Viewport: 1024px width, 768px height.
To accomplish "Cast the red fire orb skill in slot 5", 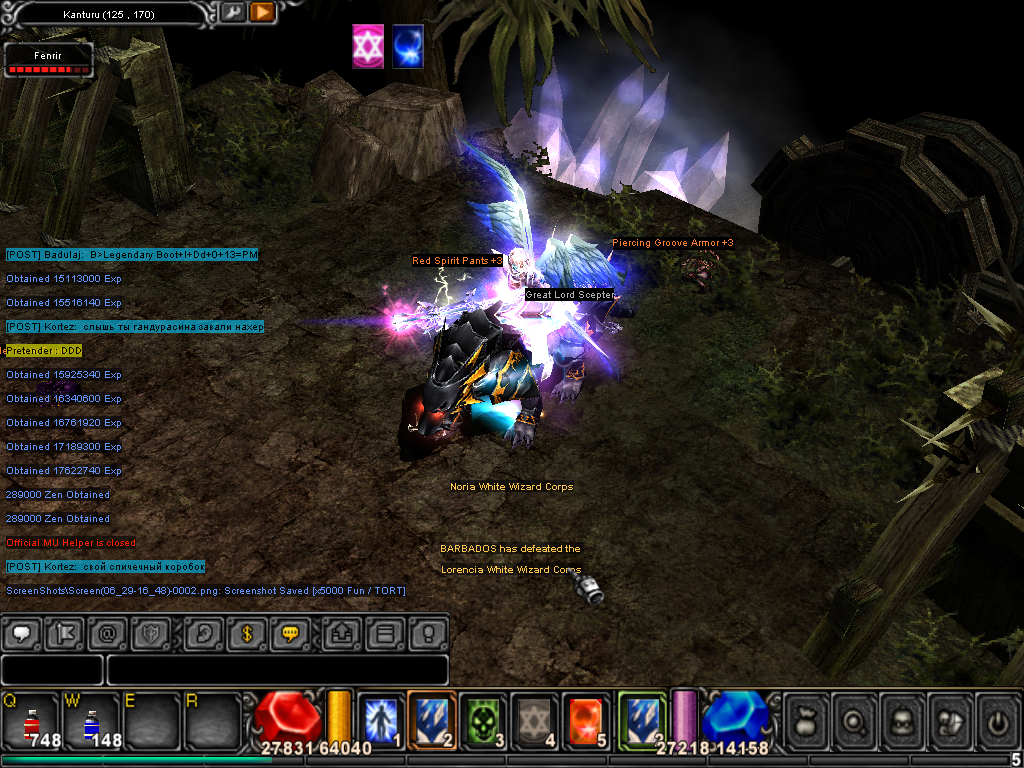I will point(586,718).
